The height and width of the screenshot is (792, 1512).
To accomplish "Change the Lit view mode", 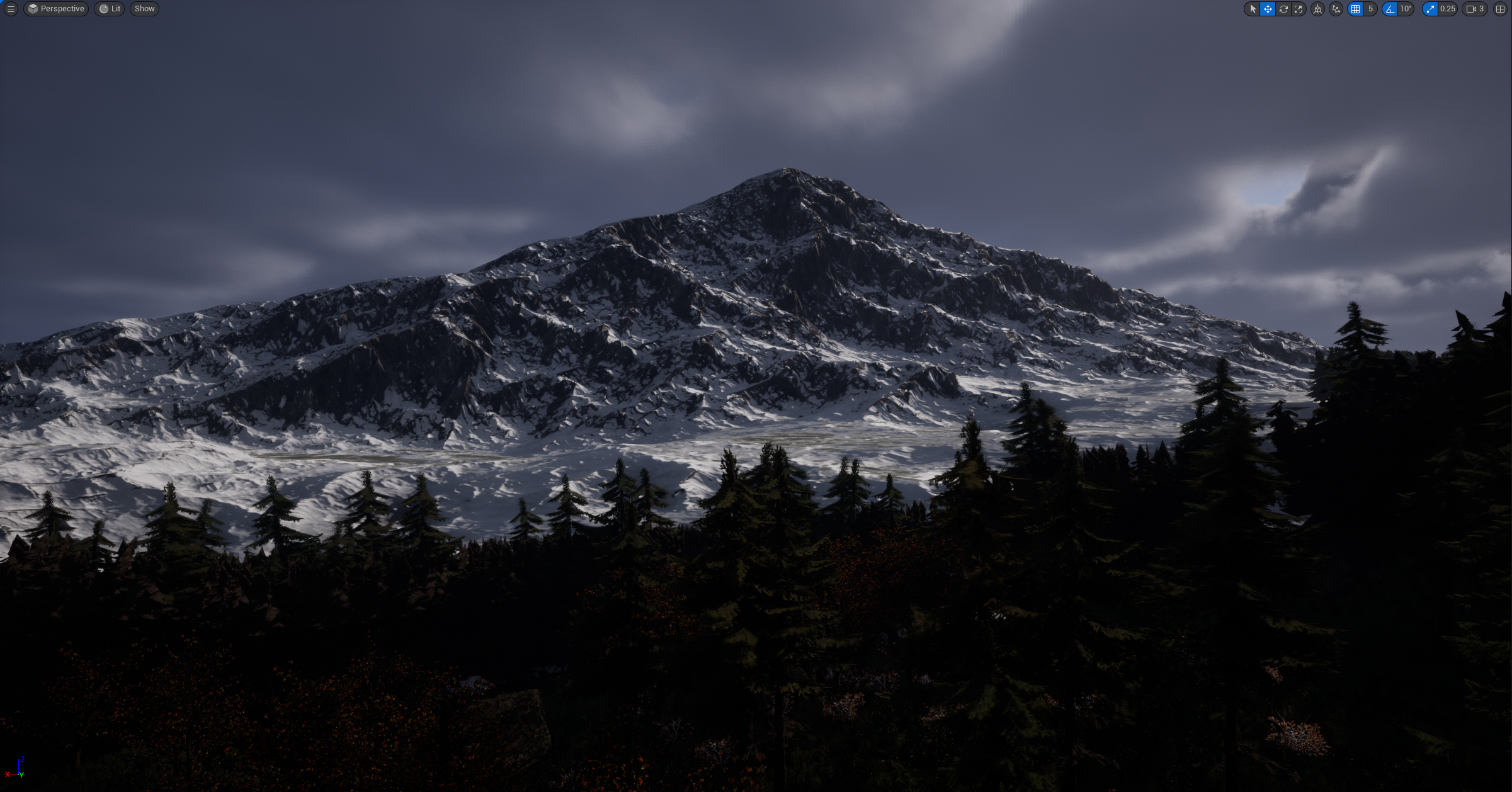I will [x=110, y=9].
